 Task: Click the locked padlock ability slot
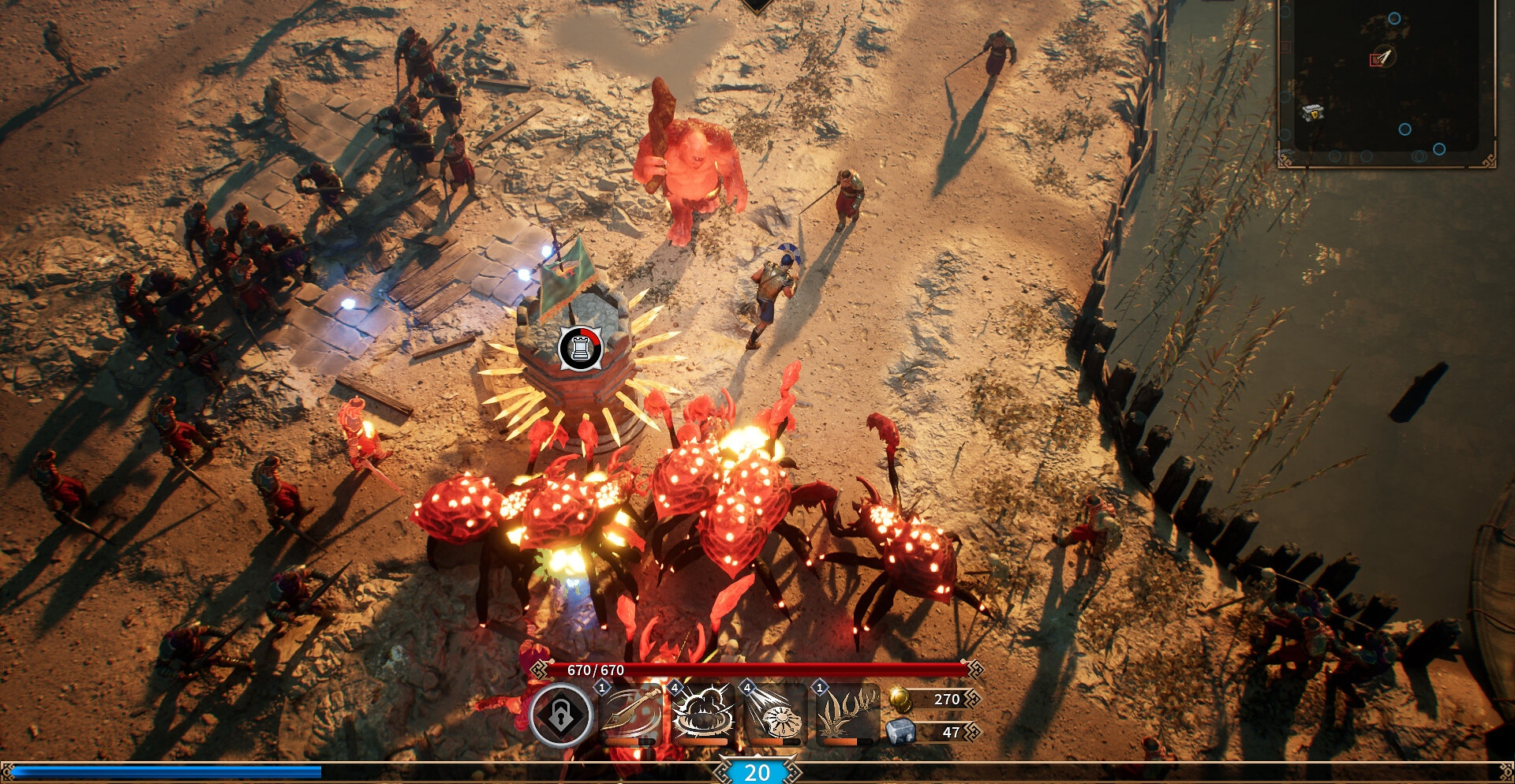(x=560, y=715)
